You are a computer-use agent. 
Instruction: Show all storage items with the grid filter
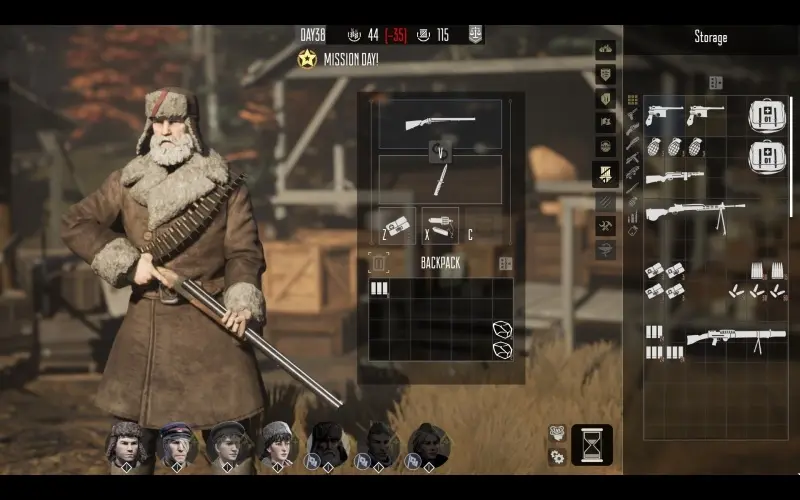pos(632,100)
